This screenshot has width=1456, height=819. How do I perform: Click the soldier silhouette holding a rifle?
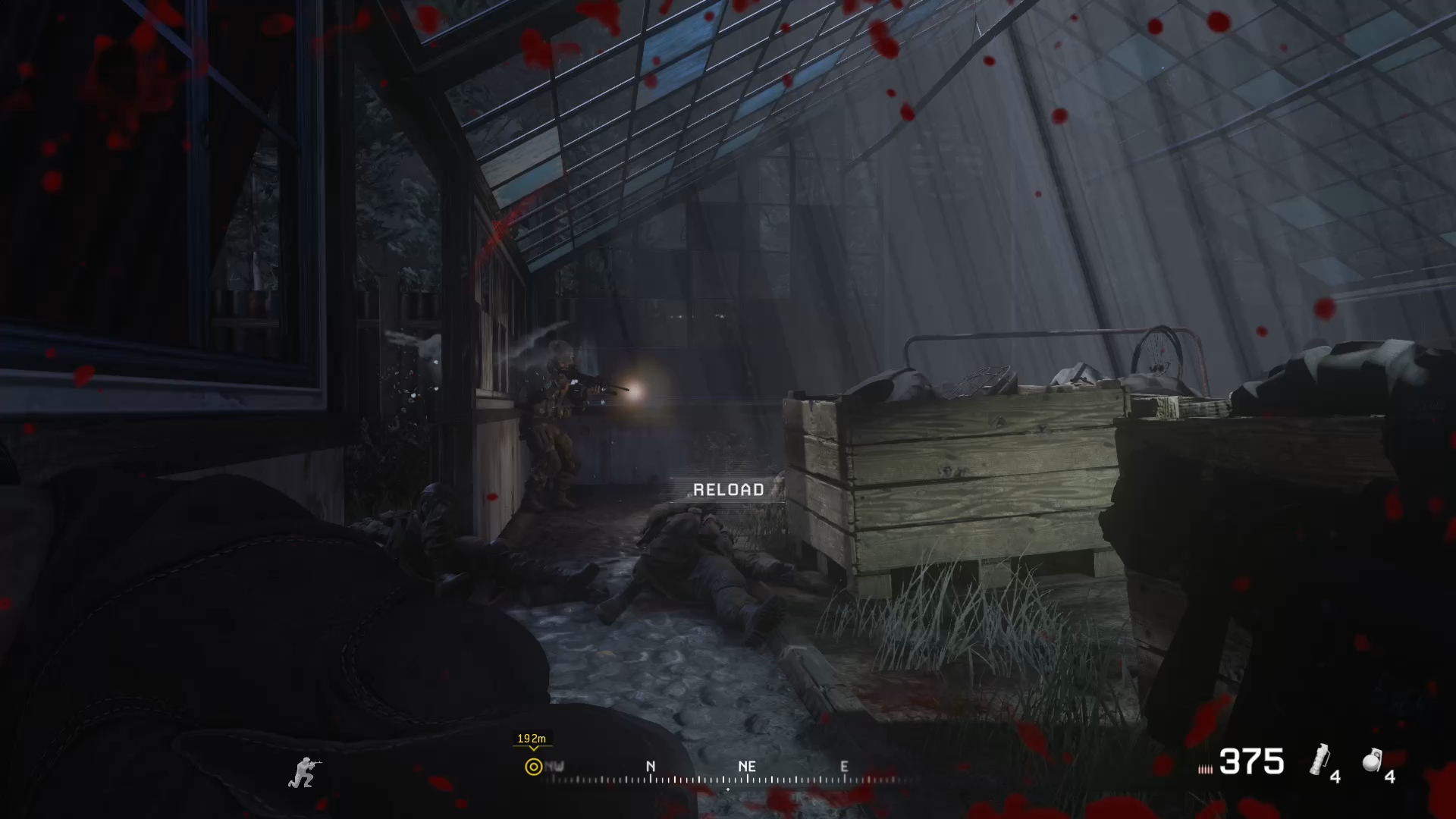point(303,770)
